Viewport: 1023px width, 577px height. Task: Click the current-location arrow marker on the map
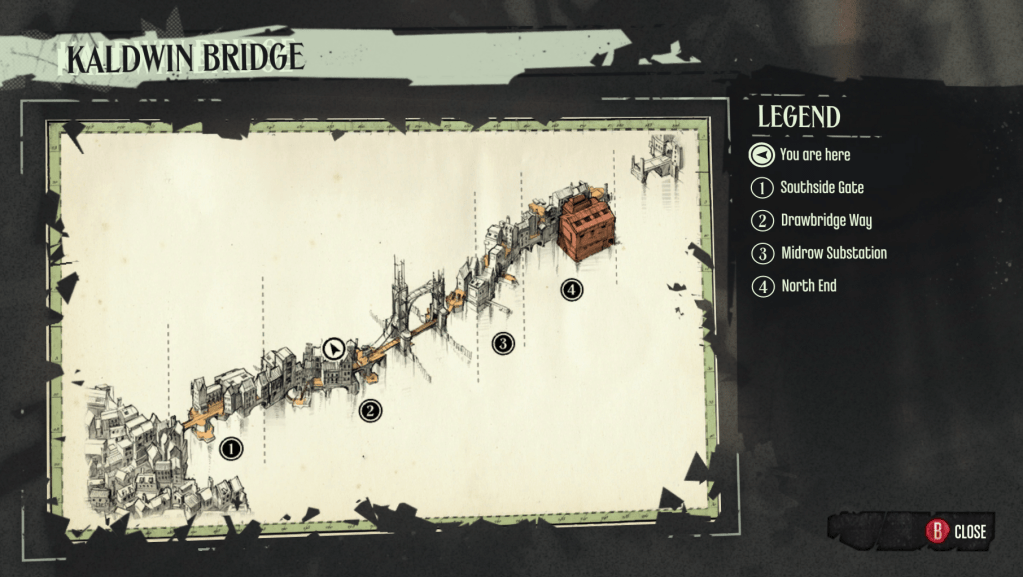tap(335, 349)
